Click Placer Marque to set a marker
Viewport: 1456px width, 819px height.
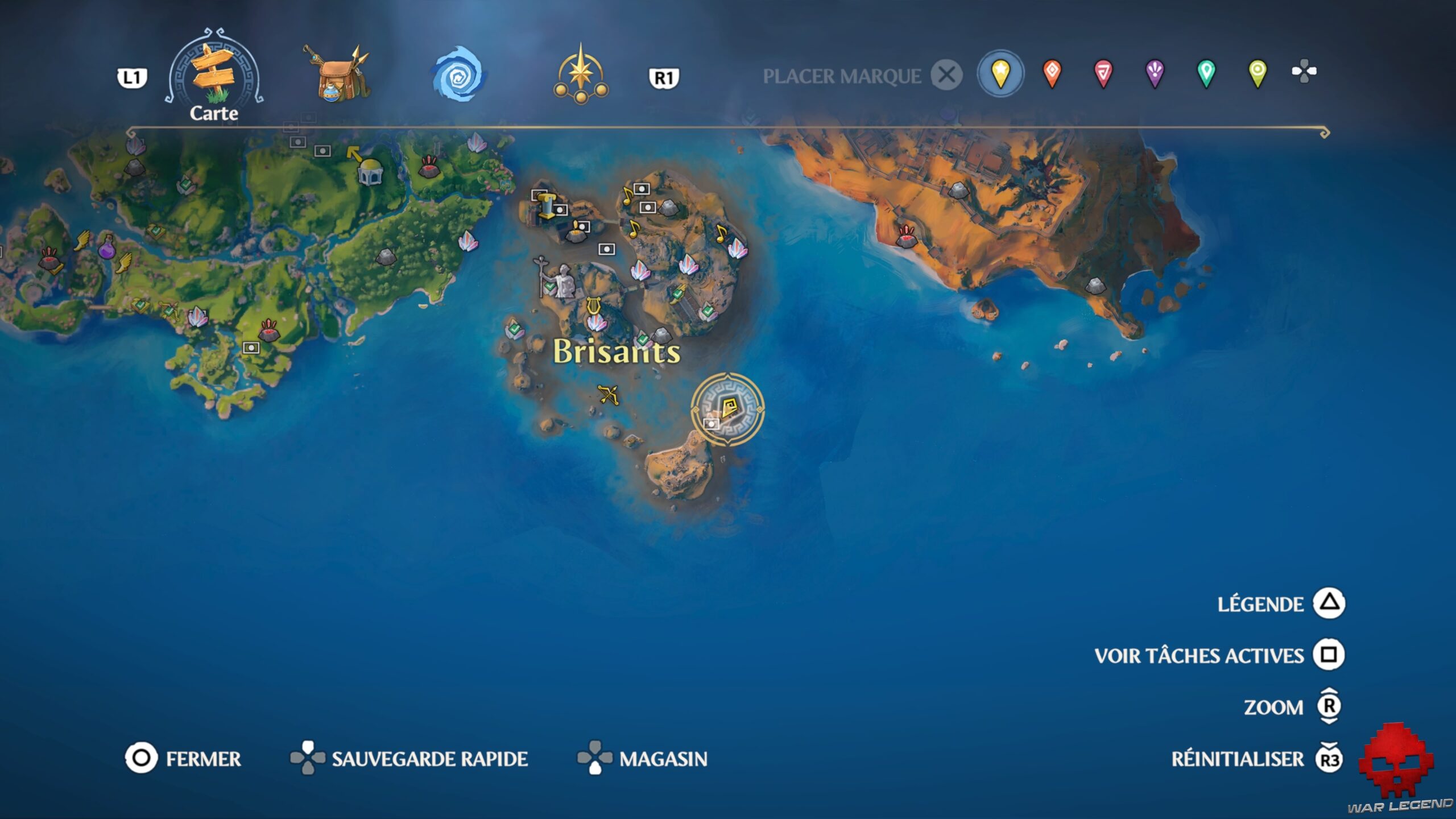842,74
